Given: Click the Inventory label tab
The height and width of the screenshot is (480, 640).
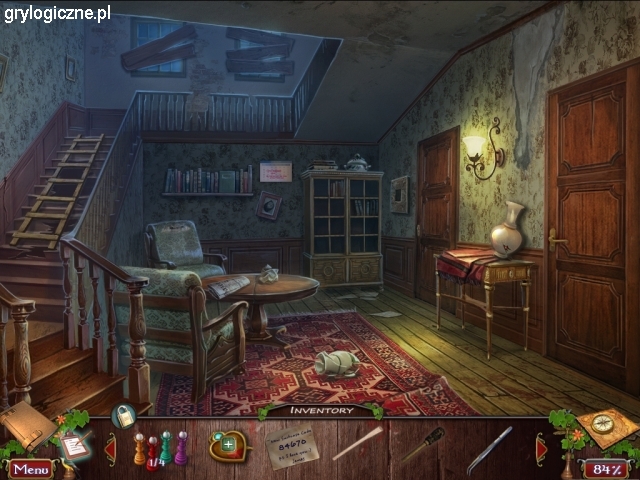Looking at the screenshot, I should coord(320,410).
